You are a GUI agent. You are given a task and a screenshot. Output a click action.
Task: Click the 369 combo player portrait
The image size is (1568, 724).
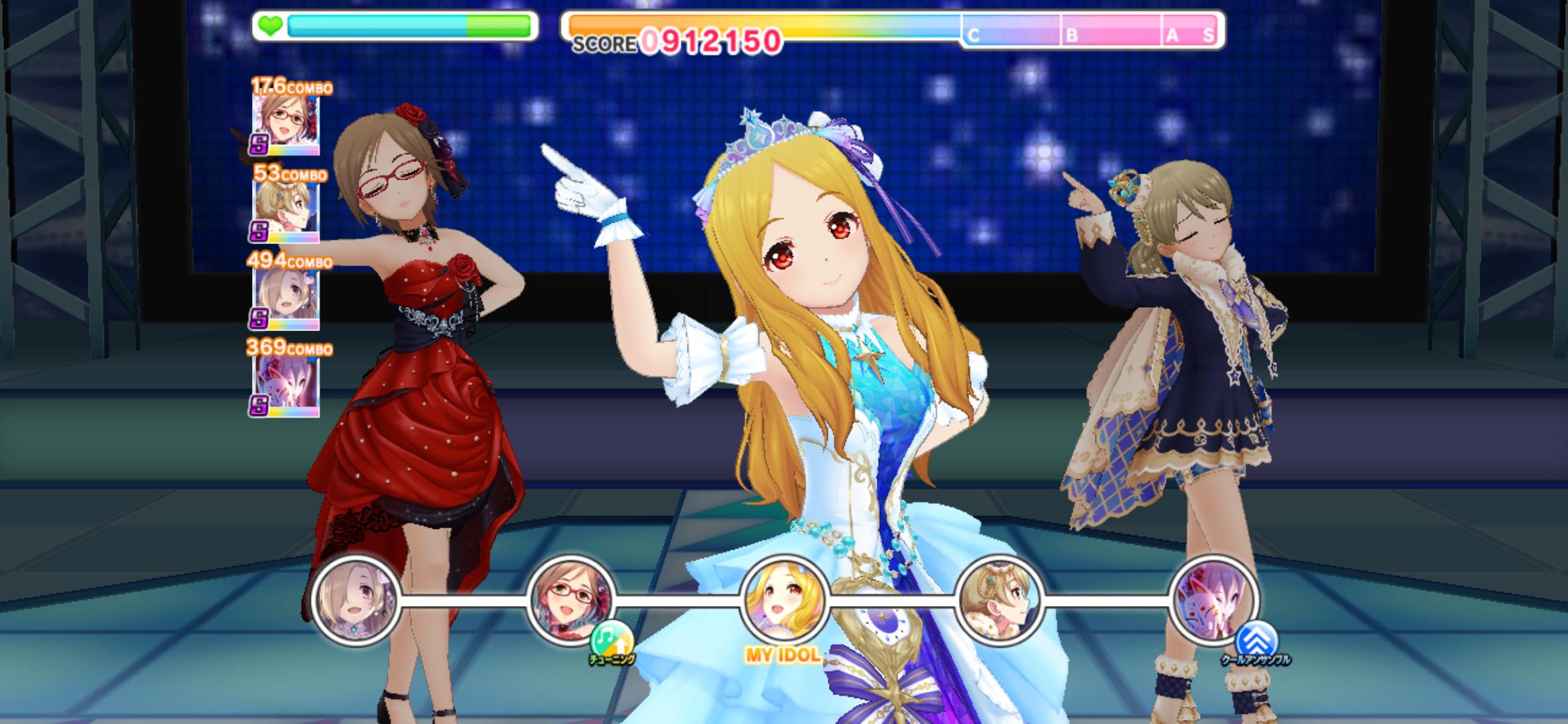pyautogui.click(x=285, y=383)
